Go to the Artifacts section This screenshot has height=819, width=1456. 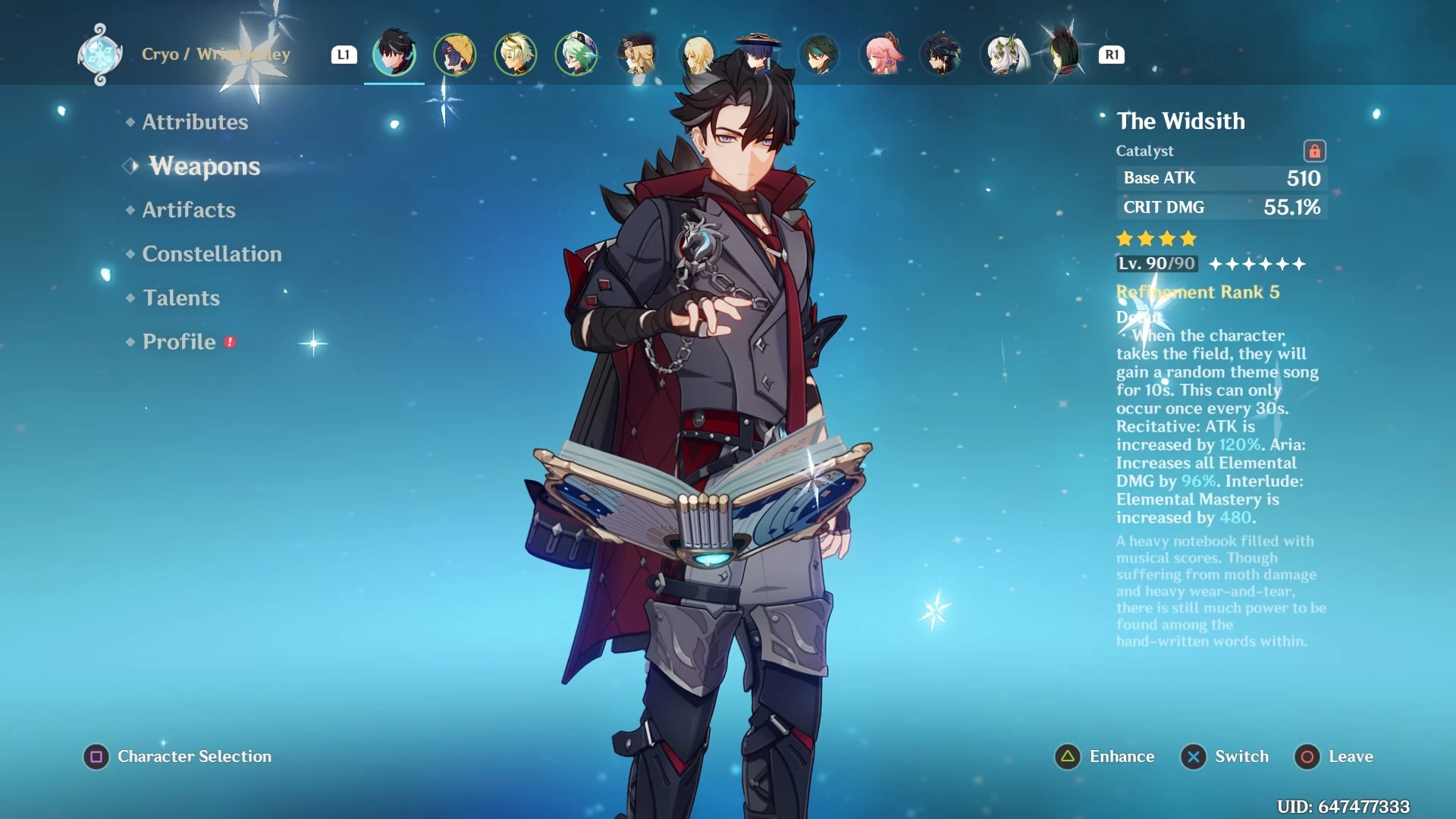pos(189,210)
